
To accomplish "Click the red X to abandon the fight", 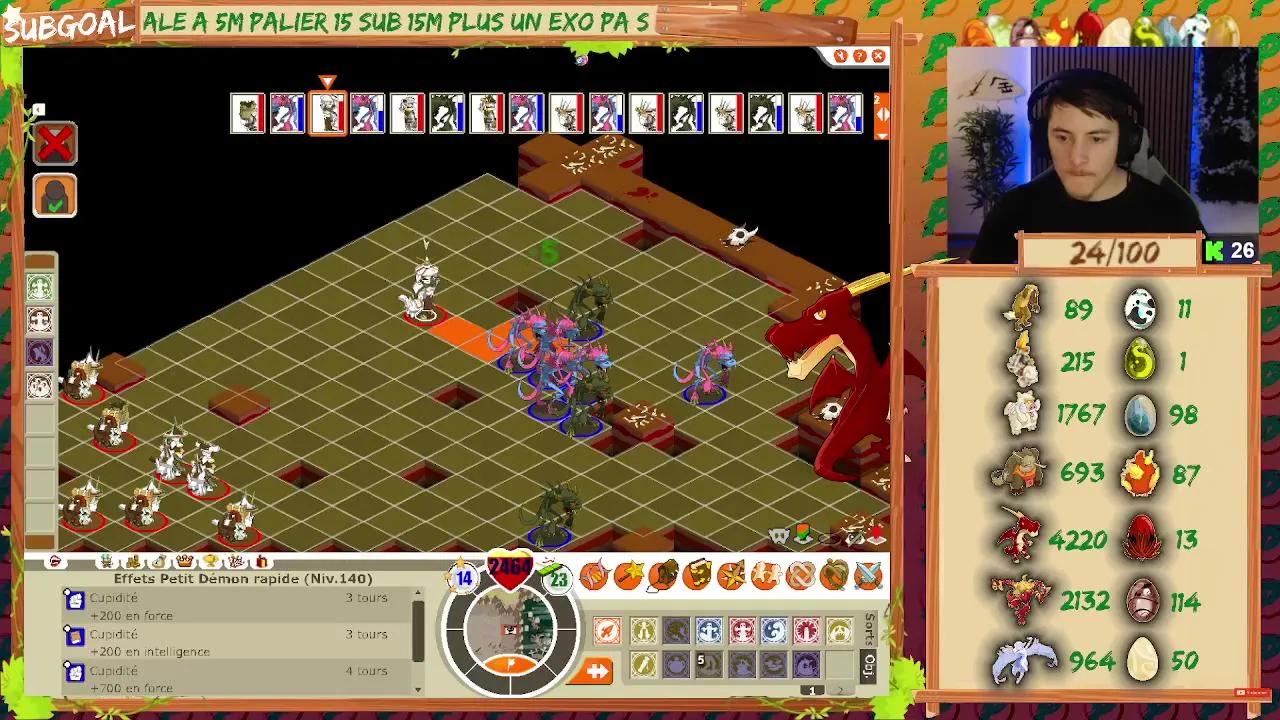I will point(53,142).
